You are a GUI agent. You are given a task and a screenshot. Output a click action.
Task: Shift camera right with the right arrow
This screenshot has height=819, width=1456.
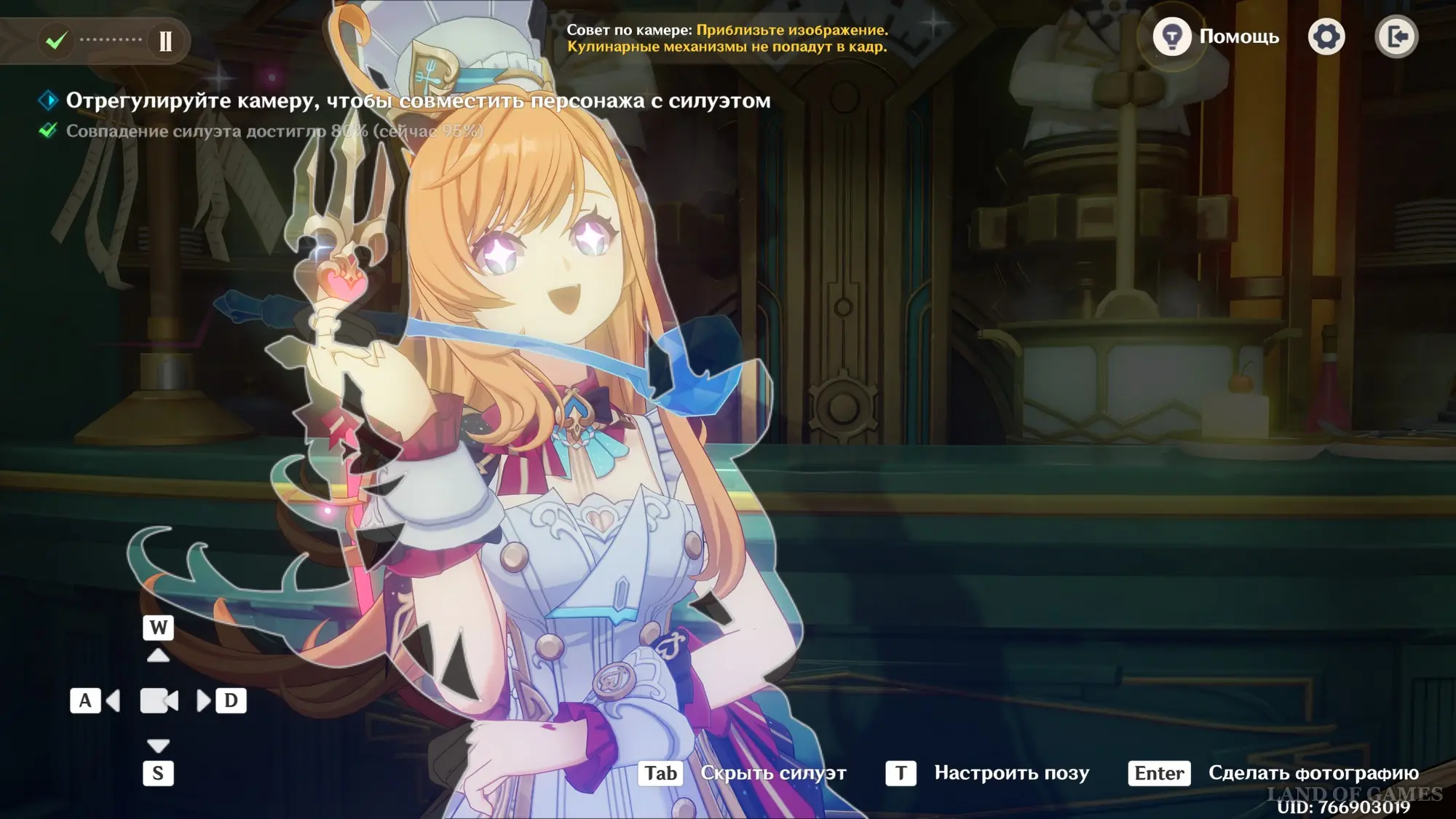[204, 701]
